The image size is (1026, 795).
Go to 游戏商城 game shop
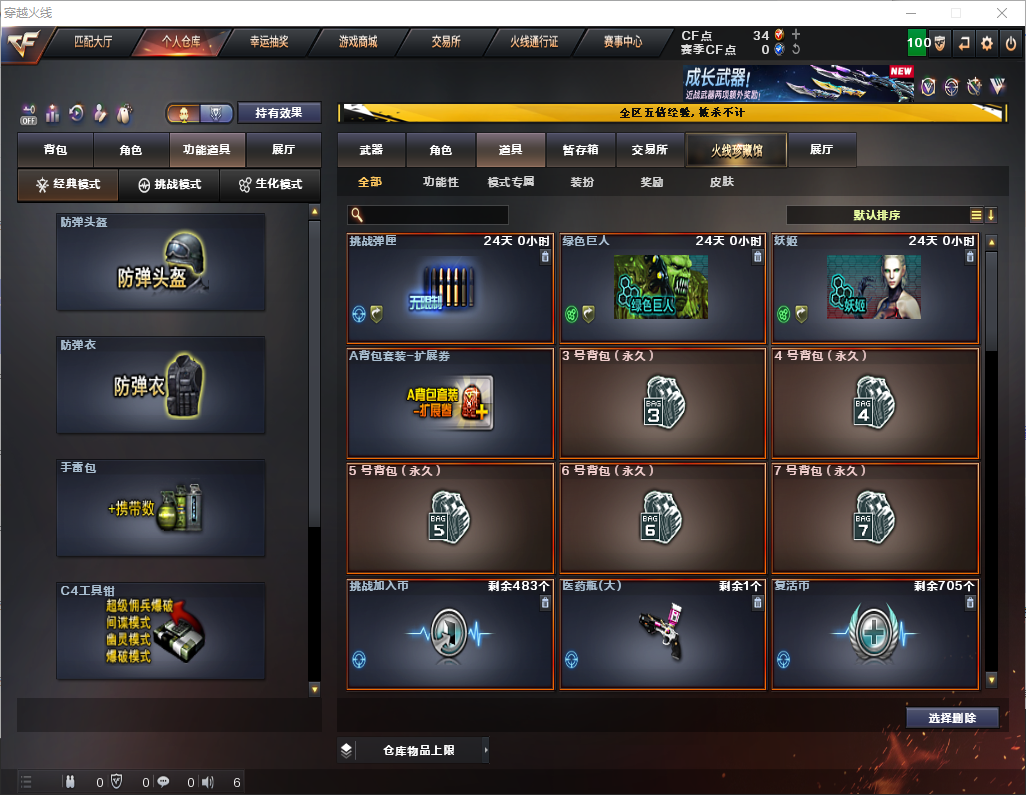coord(358,42)
